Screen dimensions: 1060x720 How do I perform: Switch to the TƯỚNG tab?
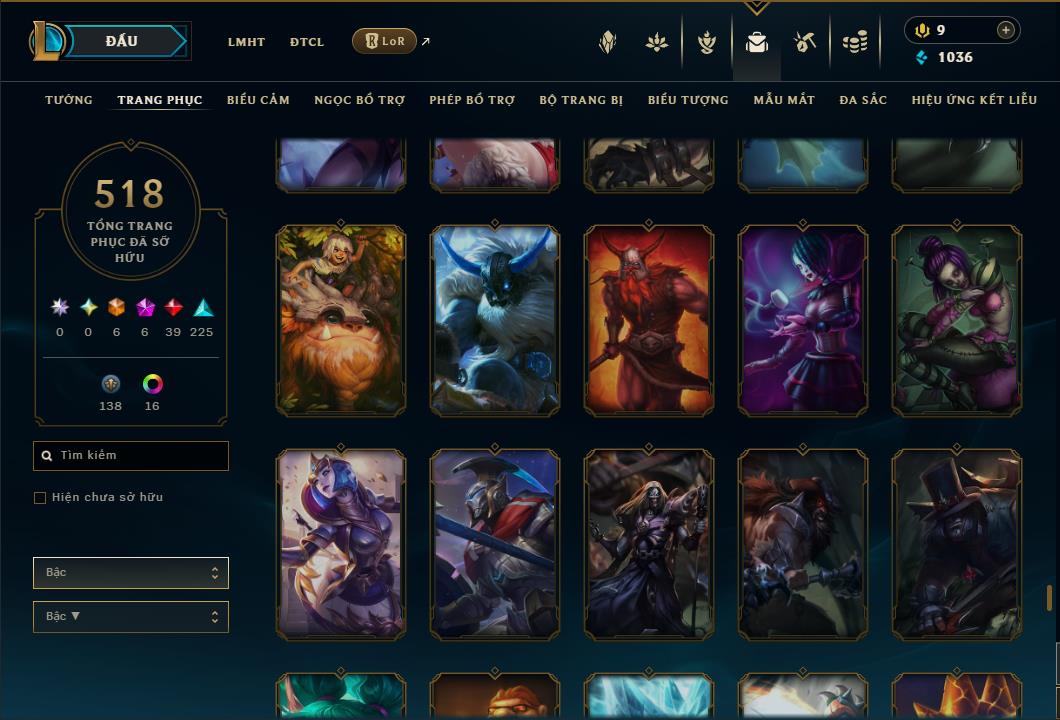tap(69, 100)
